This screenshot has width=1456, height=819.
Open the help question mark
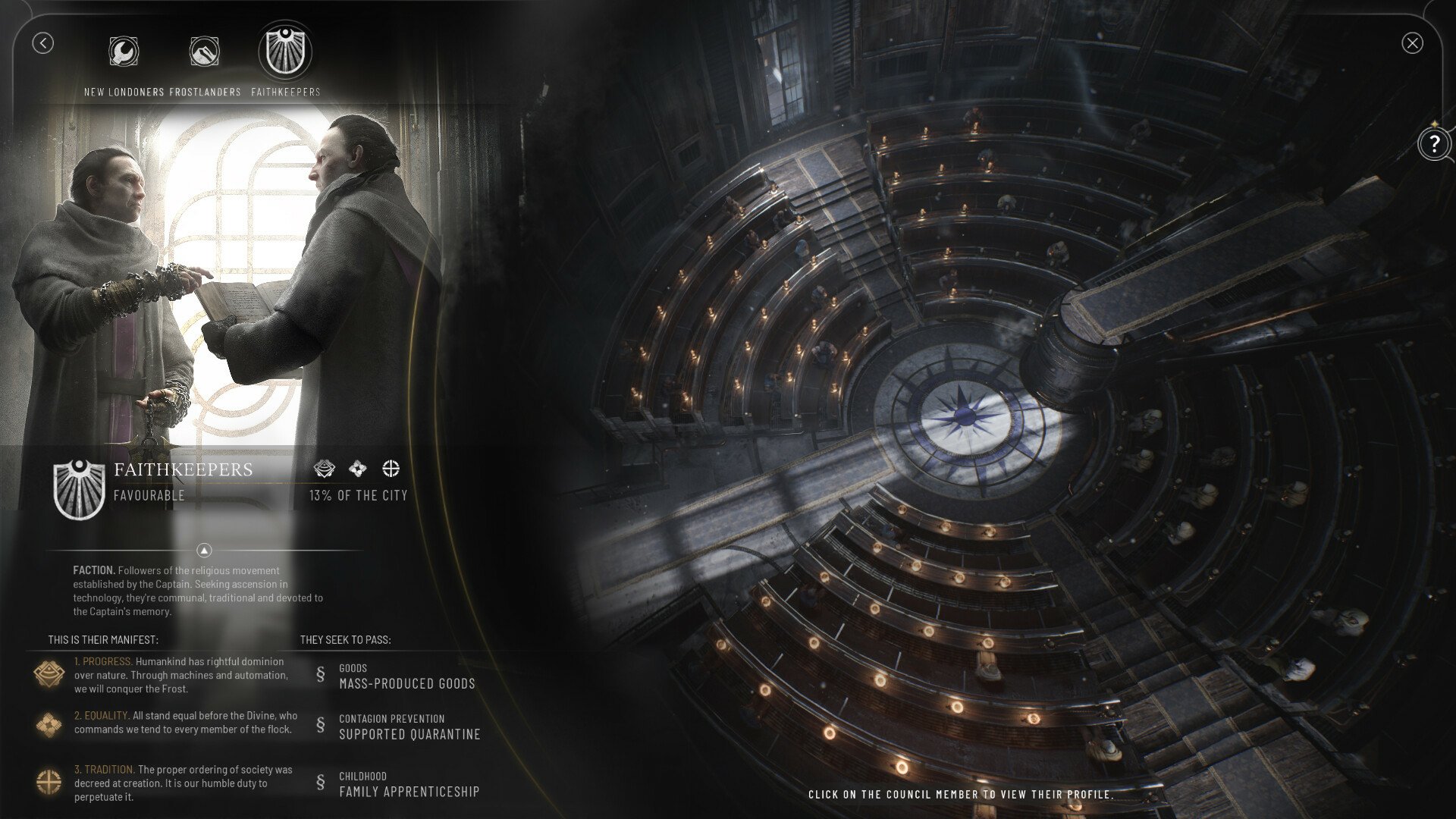click(x=1434, y=143)
